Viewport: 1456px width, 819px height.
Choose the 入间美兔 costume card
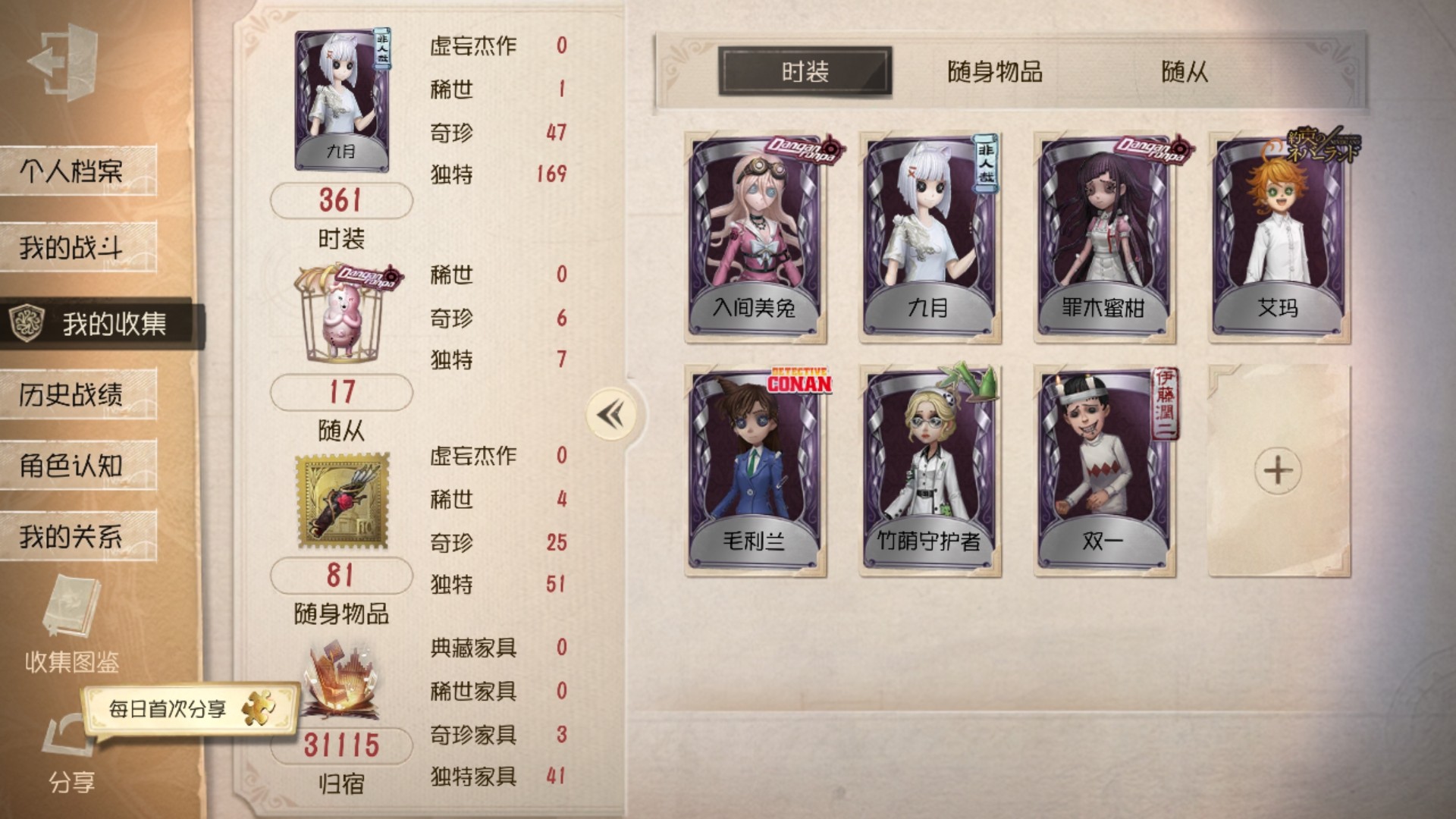pos(755,237)
